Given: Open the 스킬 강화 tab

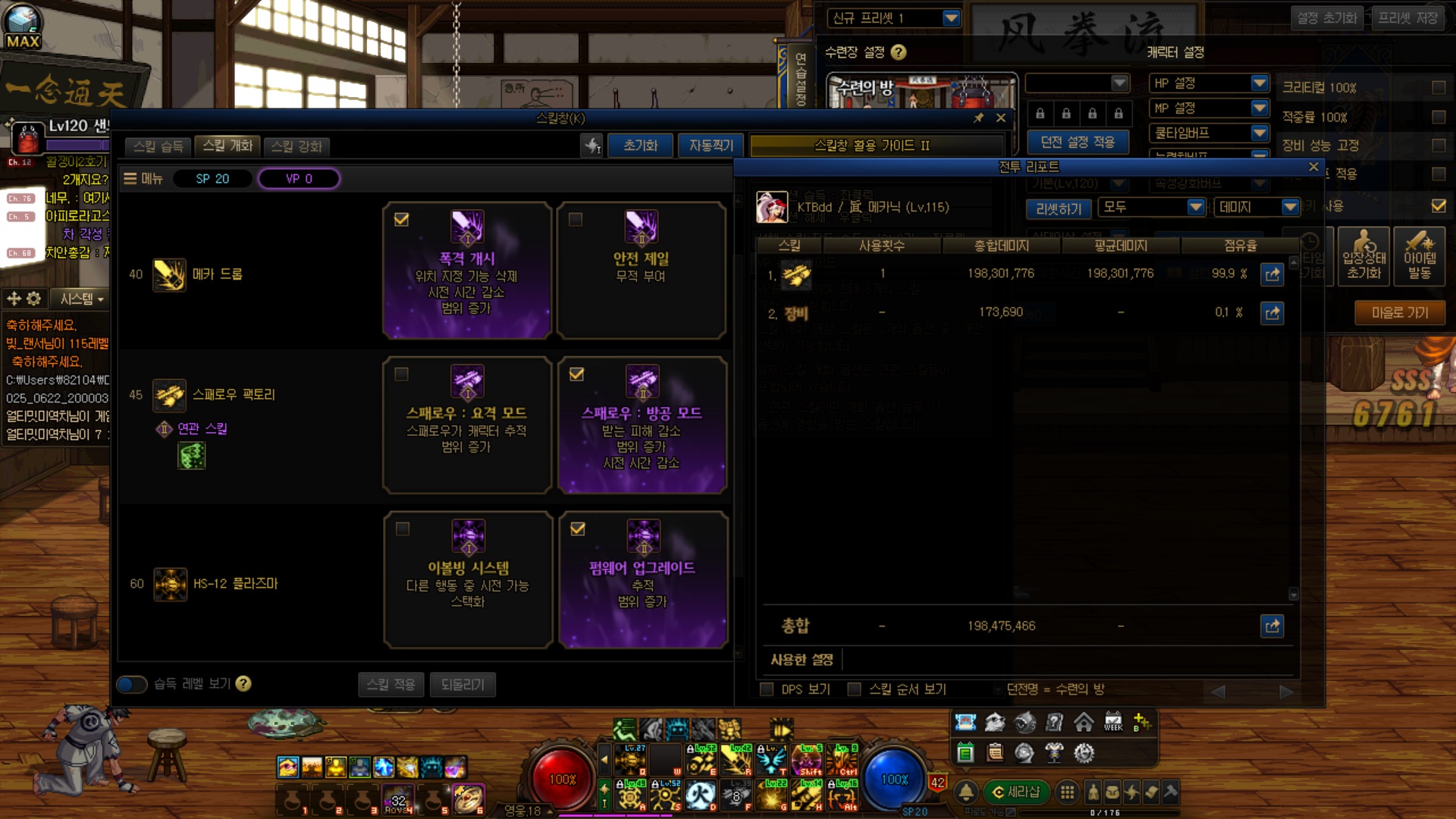Looking at the screenshot, I should 297,146.
